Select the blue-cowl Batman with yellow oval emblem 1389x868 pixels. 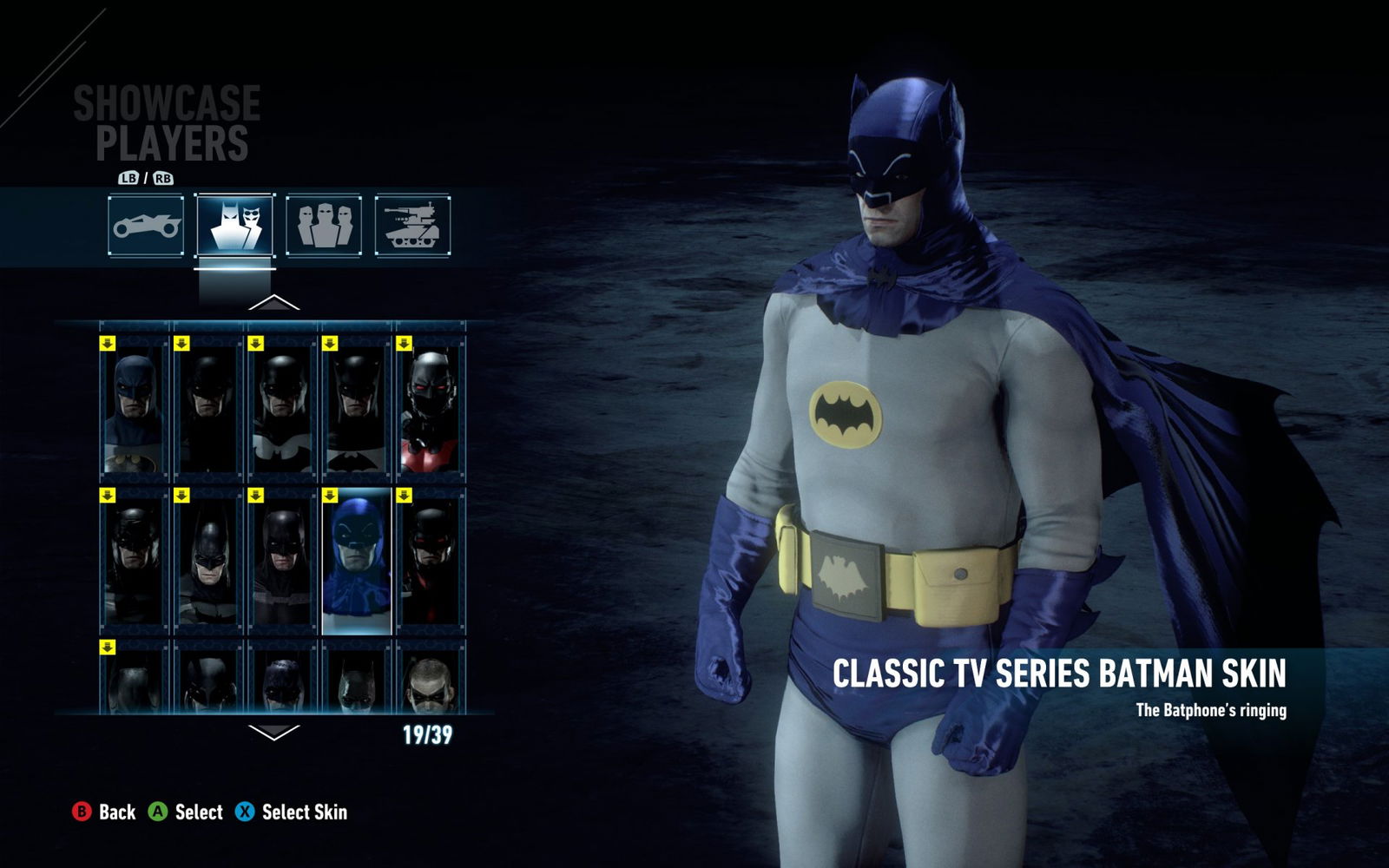134,408
